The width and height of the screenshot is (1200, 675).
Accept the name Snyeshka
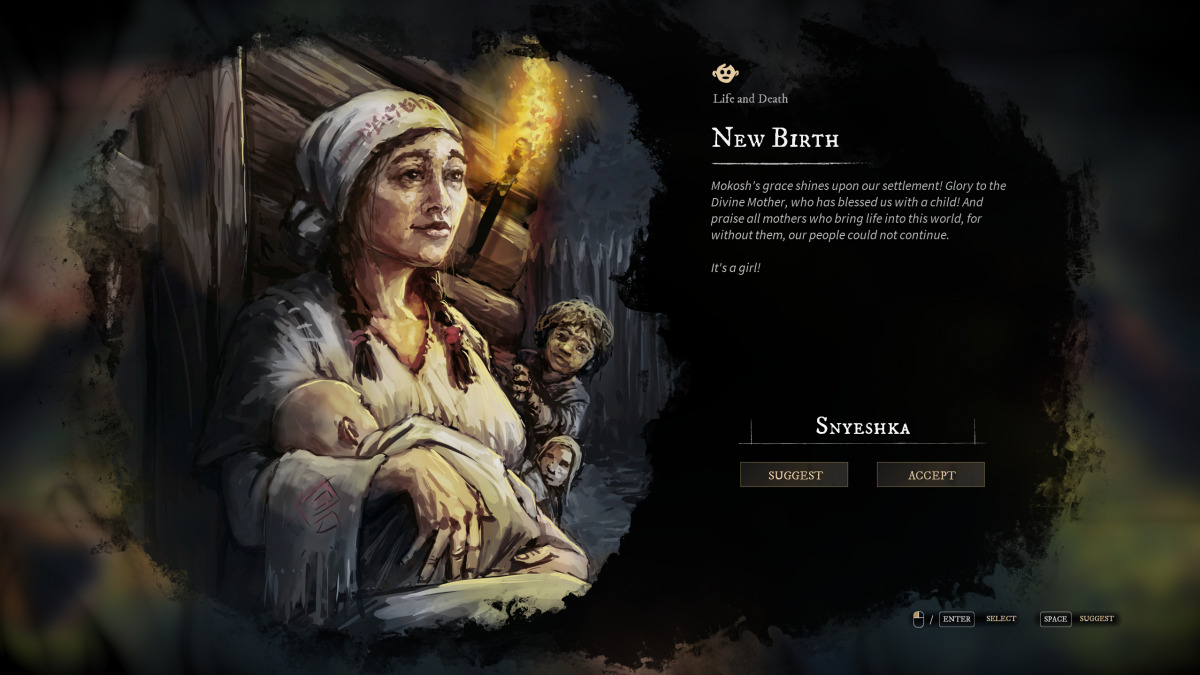(x=931, y=475)
